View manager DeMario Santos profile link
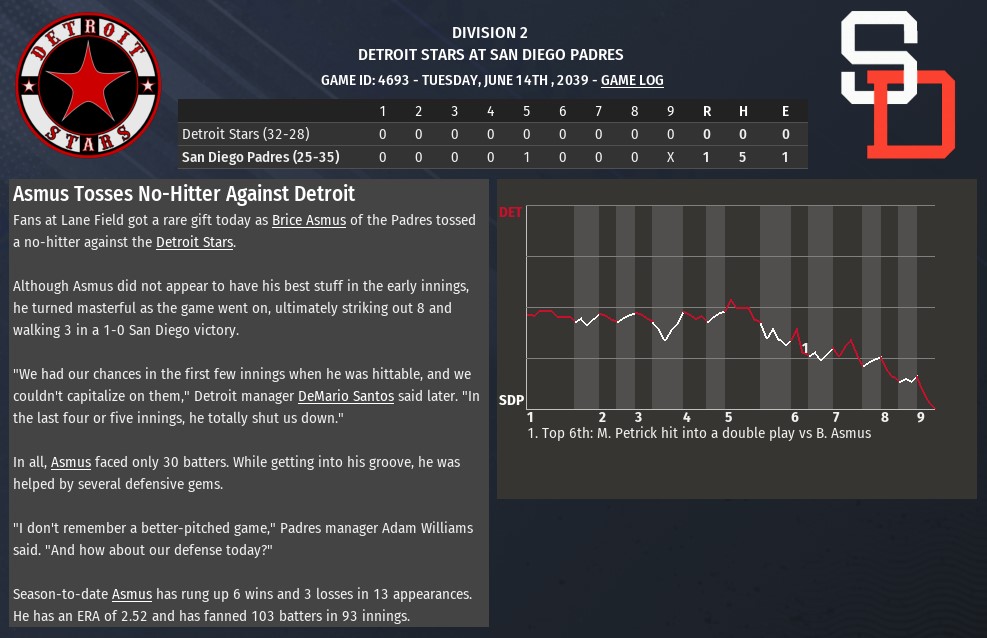 coord(345,396)
